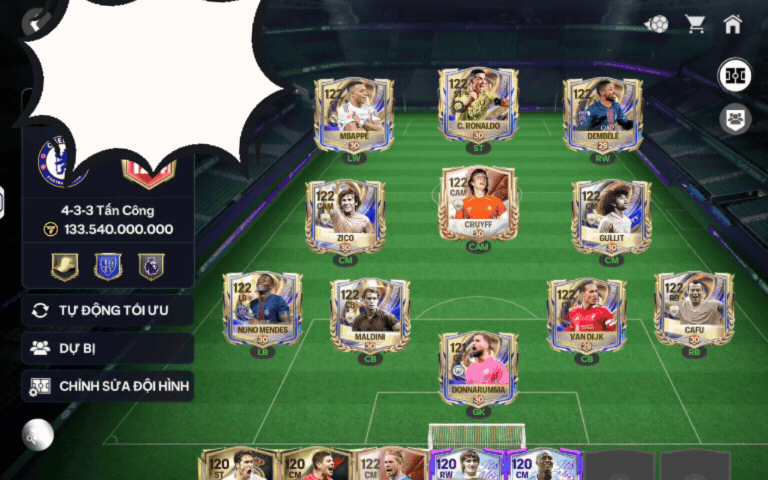
Task: Choose the Dembele RW player card
Action: point(603,113)
